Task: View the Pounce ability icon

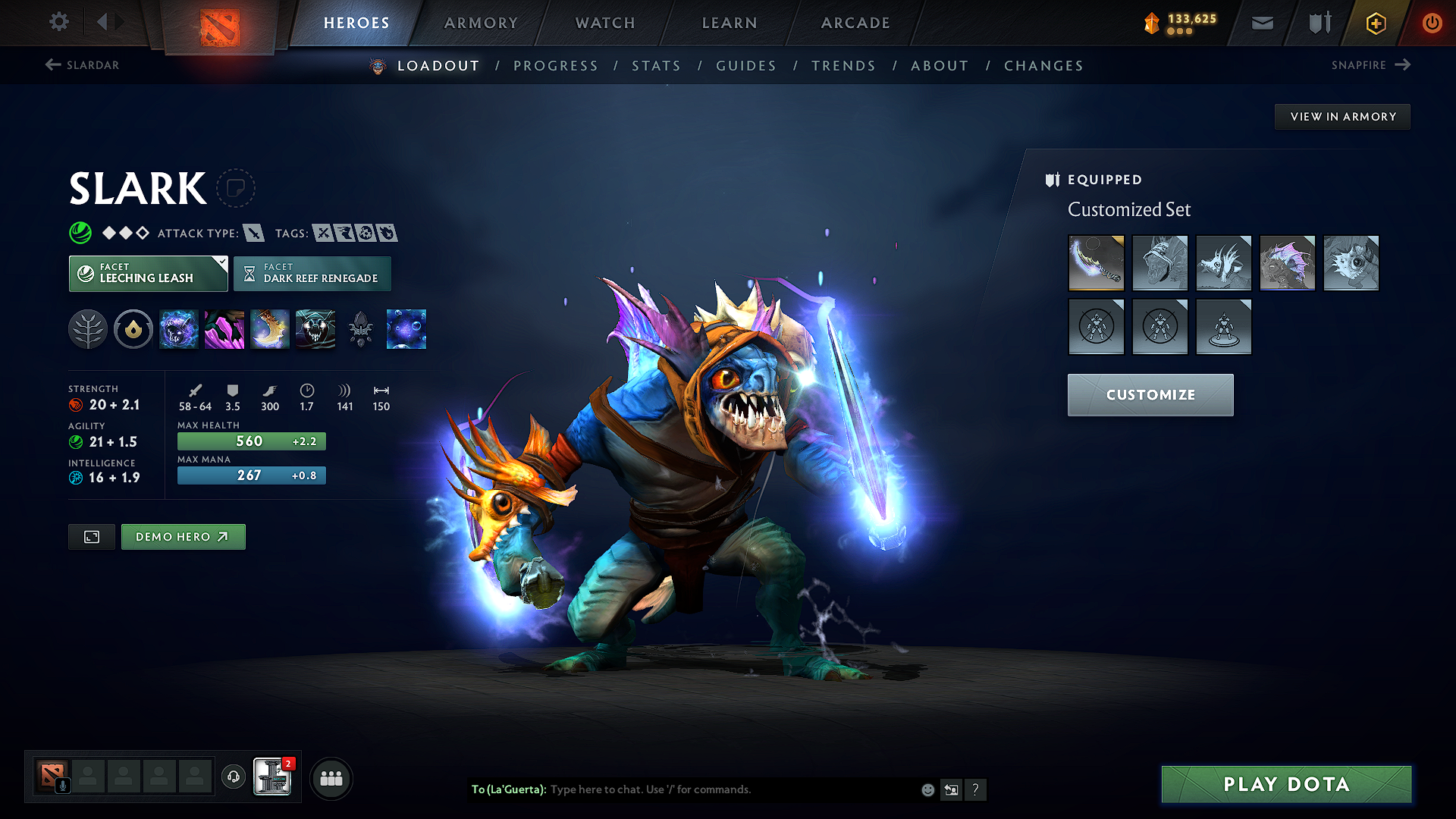Action: coord(224,329)
